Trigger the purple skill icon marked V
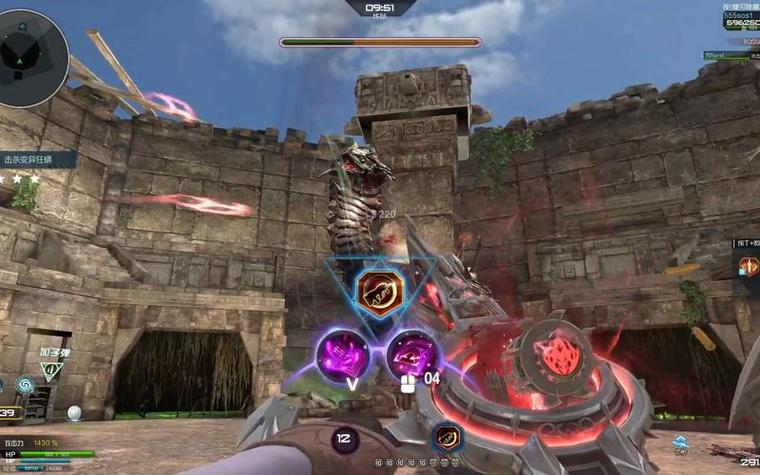Viewport: 760px width, 475px height. coord(343,354)
